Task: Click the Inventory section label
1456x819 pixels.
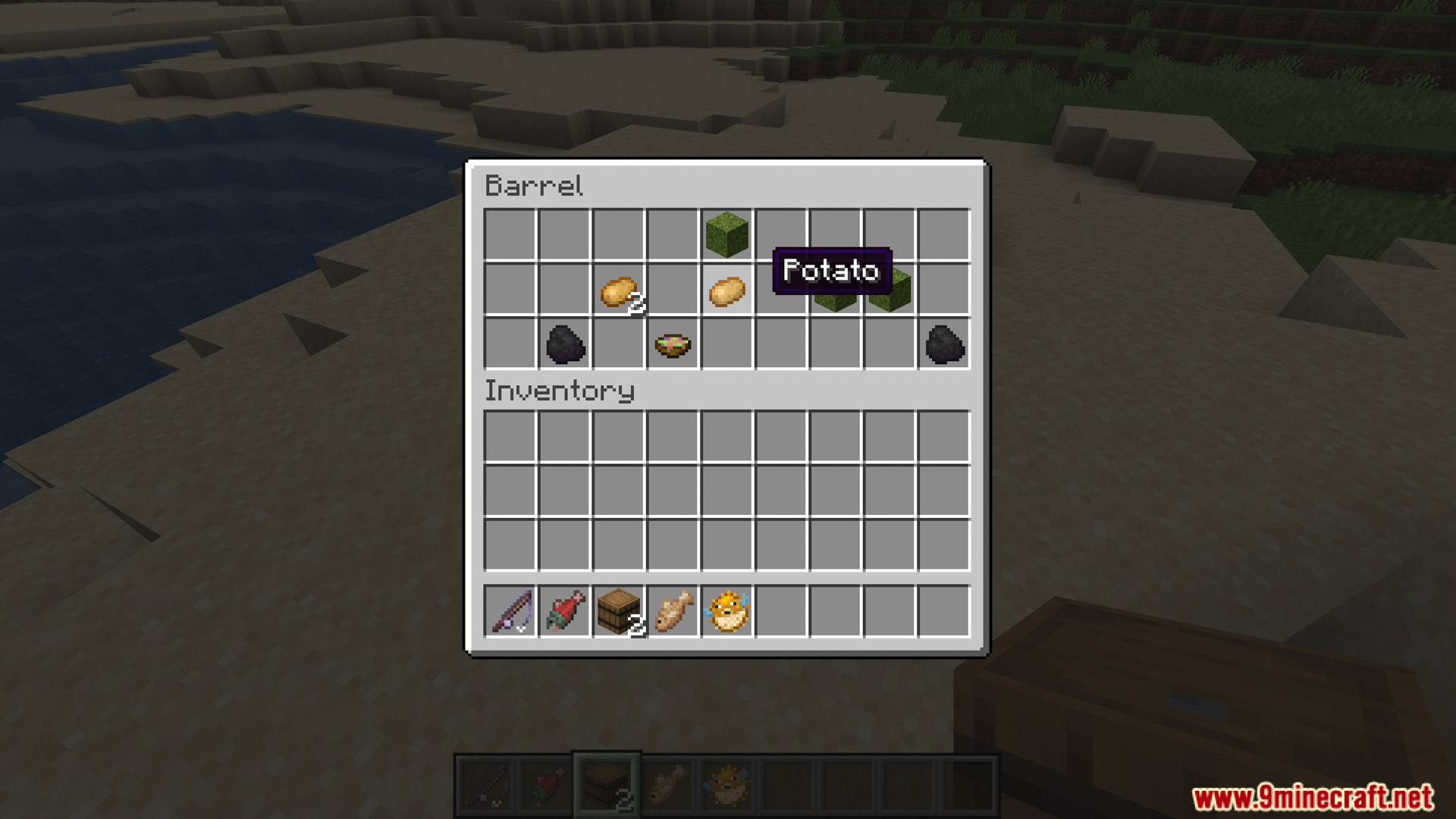Action: click(560, 391)
